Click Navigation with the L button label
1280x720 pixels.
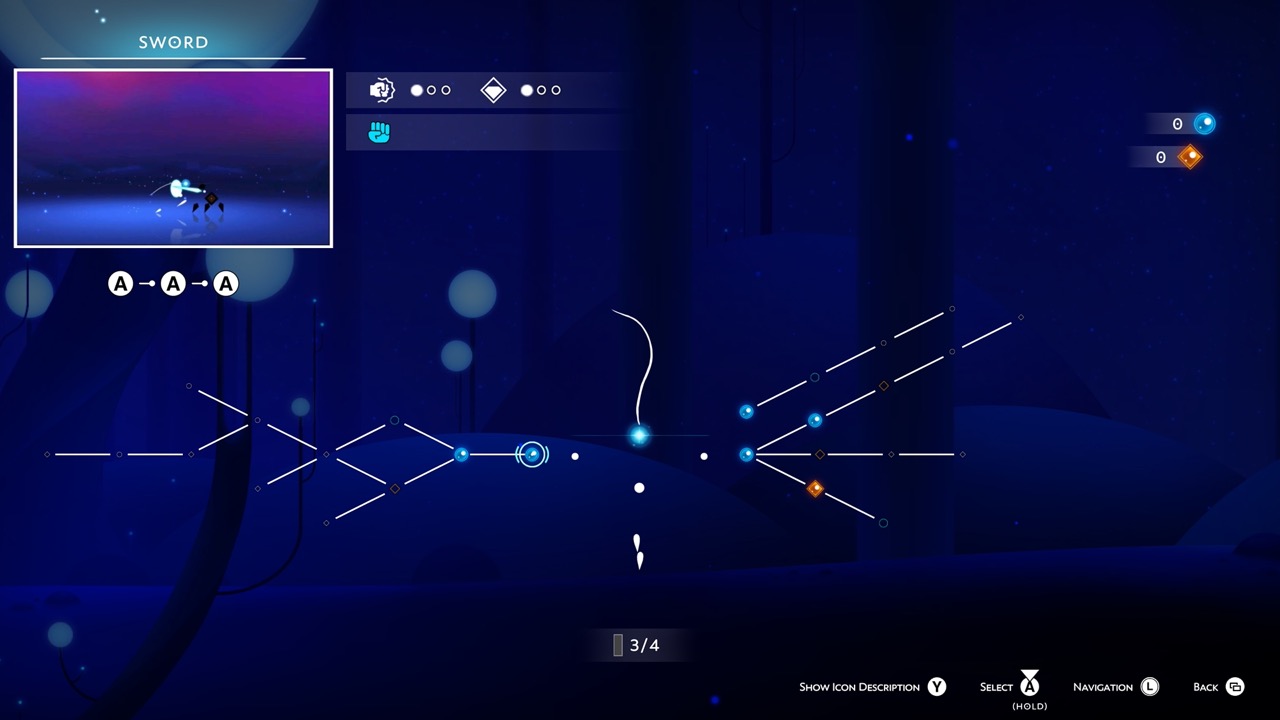tap(1113, 687)
